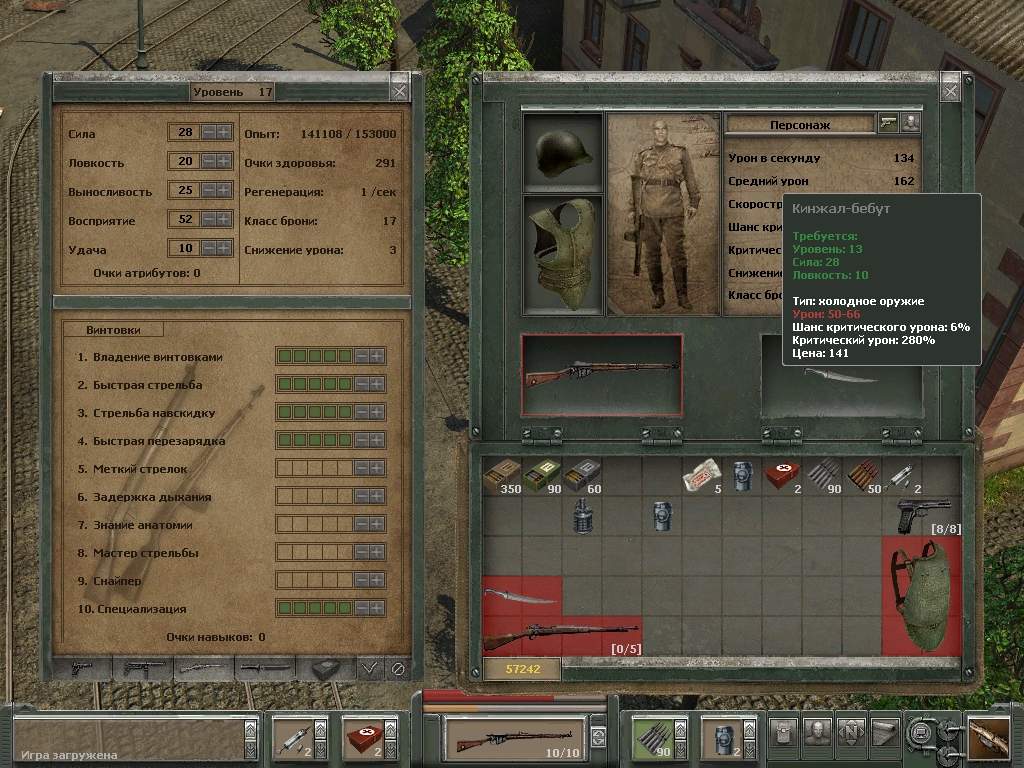Click the equipped rifle weapon slot
The image size is (1024, 768).
click(602, 374)
